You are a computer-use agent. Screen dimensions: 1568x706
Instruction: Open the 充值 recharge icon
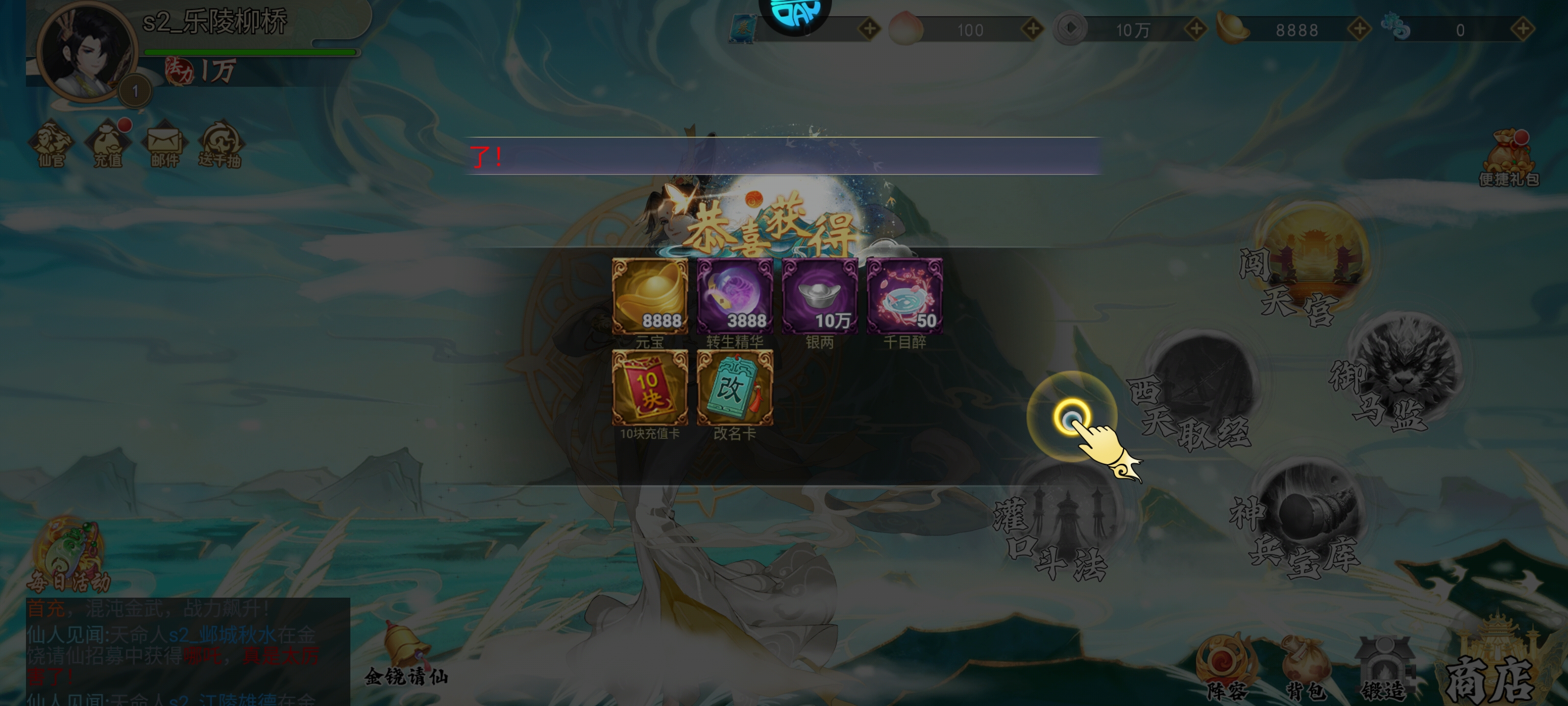pos(108,144)
